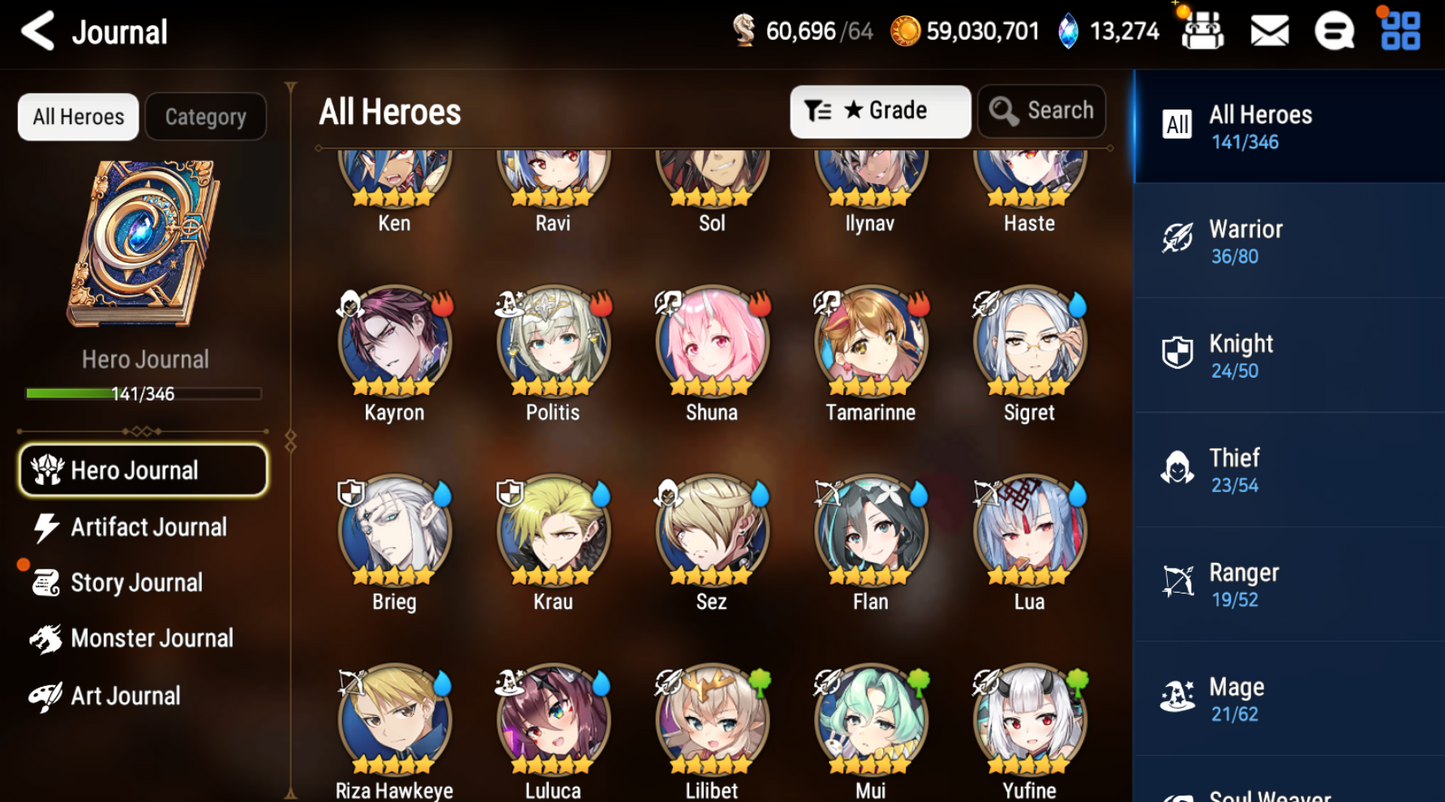The height and width of the screenshot is (802, 1445).
Task: Go back from the Journal screen
Action: point(38,32)
